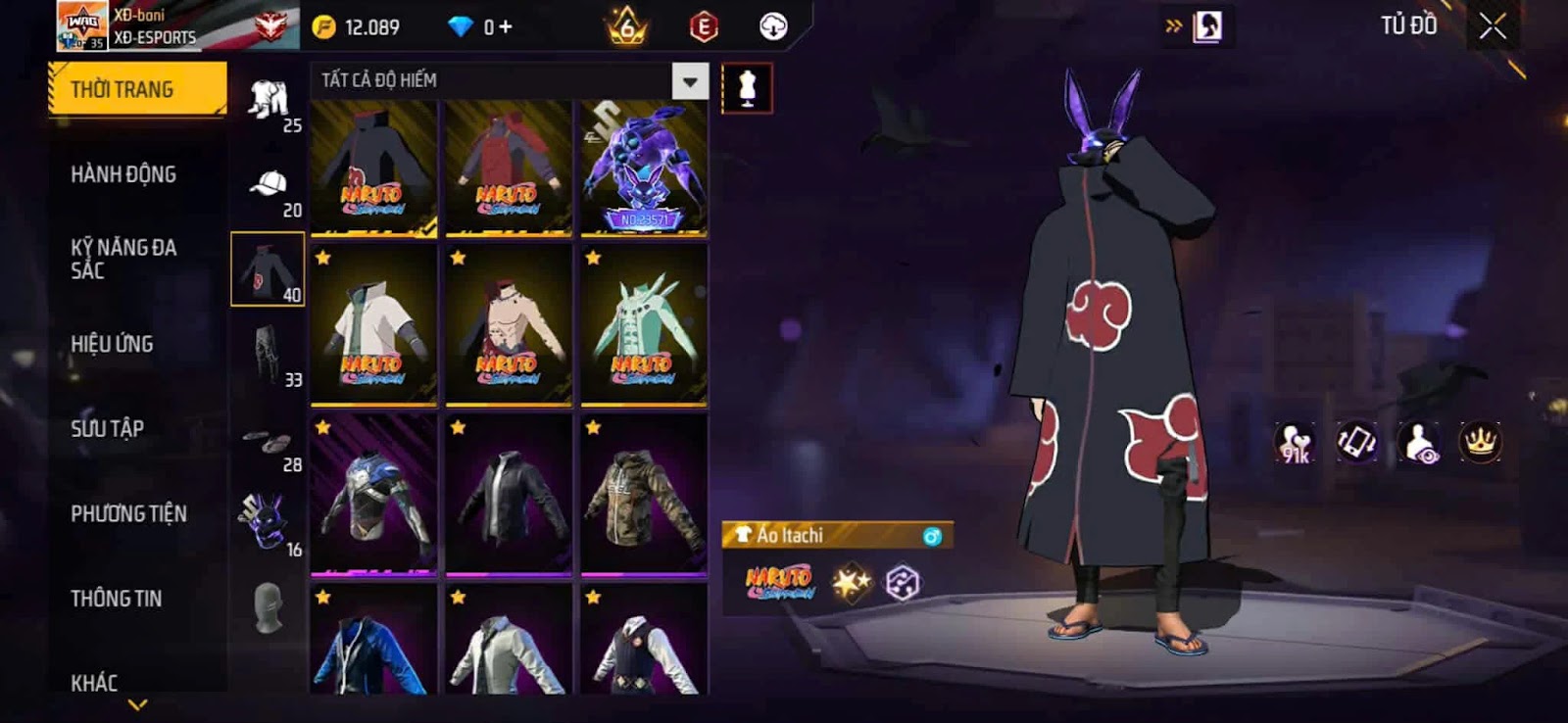Select the hat category with 20 items
Image resolution: width=1568 pixels, height=723 pixels.
click(269, 186)
